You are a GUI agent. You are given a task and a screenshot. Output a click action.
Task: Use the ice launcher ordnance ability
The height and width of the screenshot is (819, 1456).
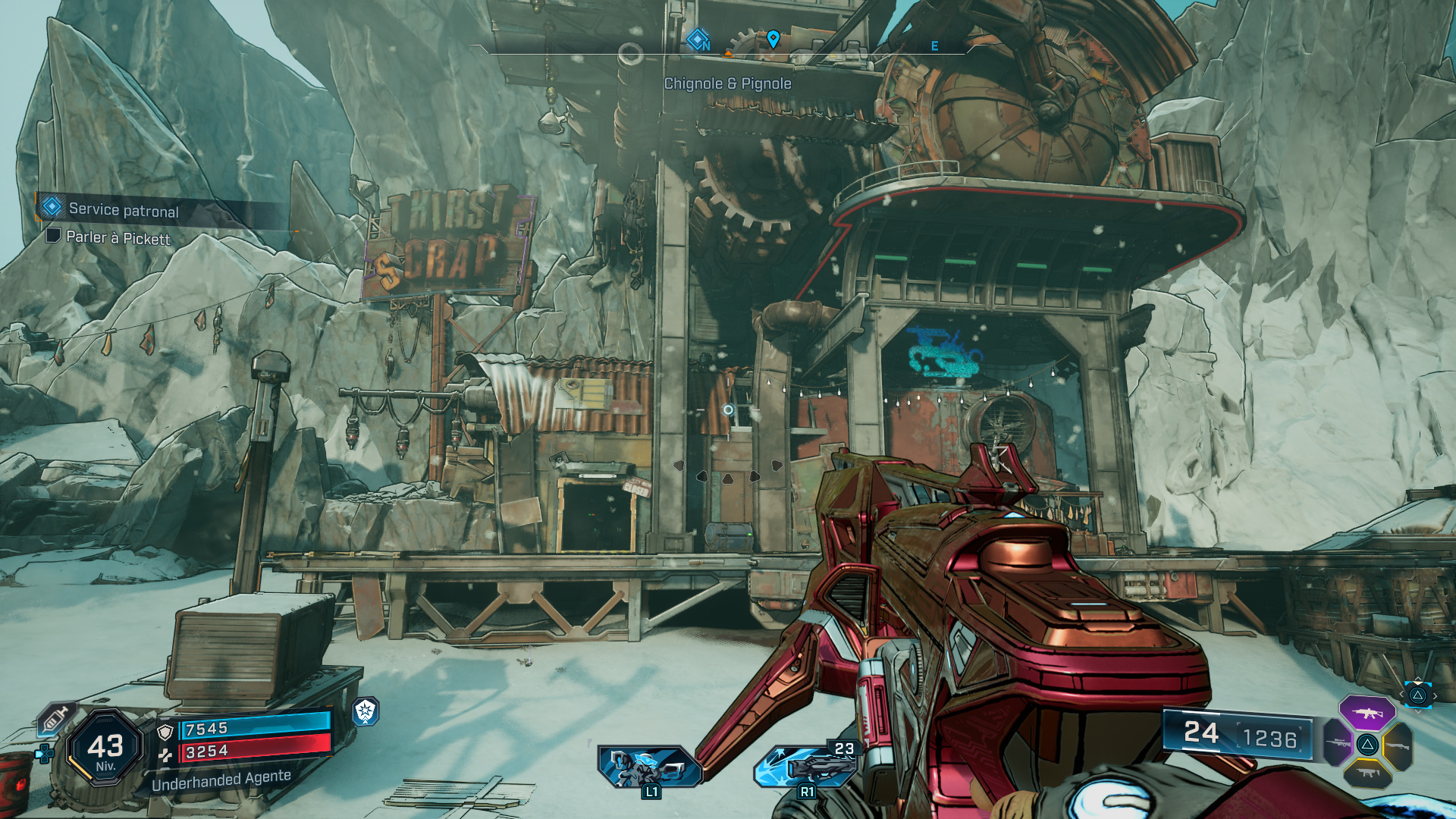(x=805, y=766)
